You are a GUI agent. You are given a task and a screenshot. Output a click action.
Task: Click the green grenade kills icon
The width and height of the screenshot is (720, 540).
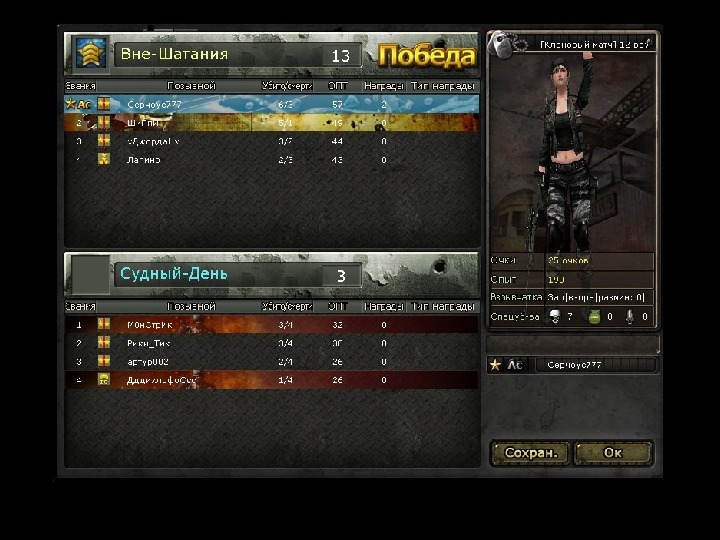(x=593, y=317)
